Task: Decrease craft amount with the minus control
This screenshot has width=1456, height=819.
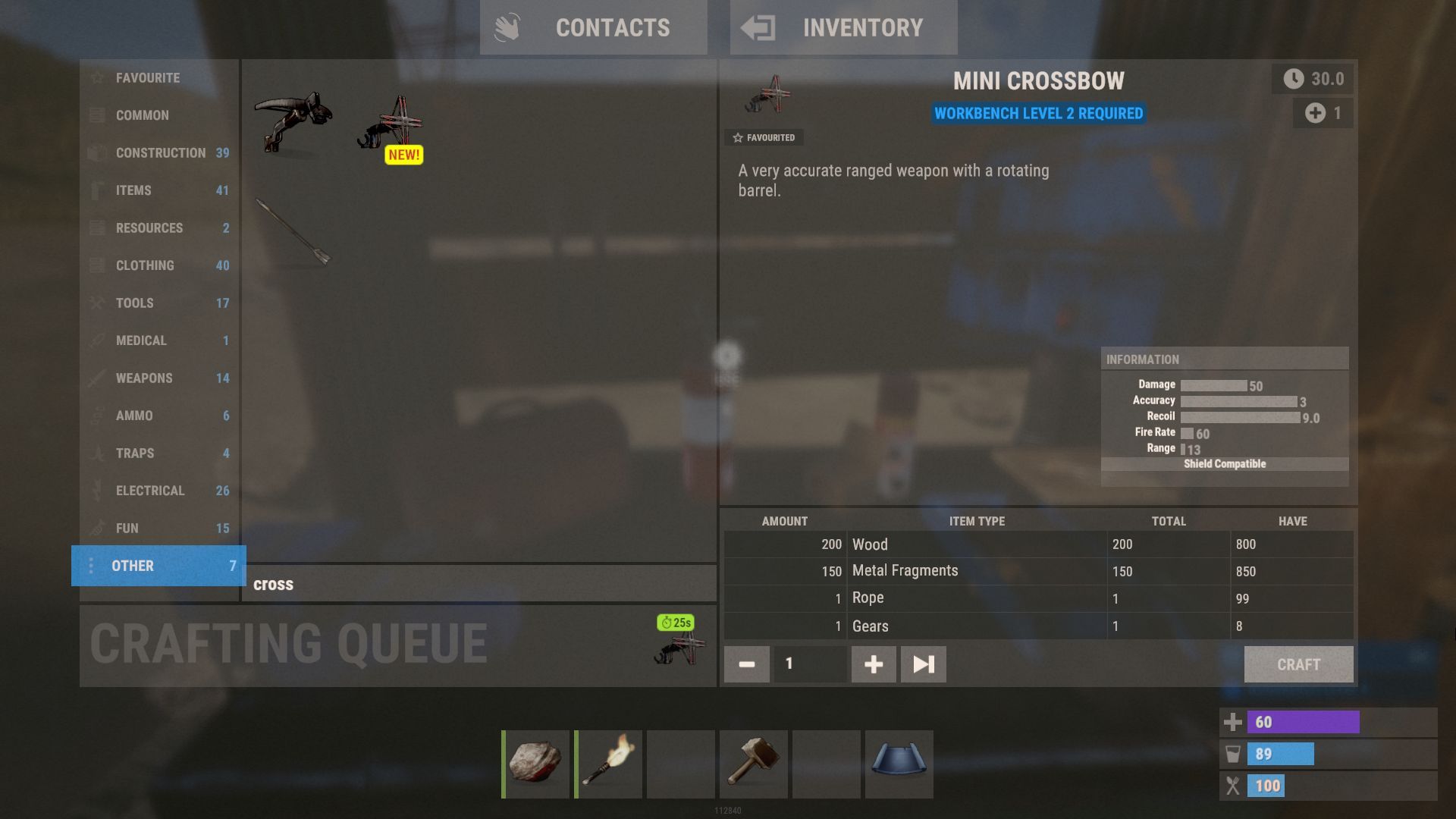Action: click(746, 664)
